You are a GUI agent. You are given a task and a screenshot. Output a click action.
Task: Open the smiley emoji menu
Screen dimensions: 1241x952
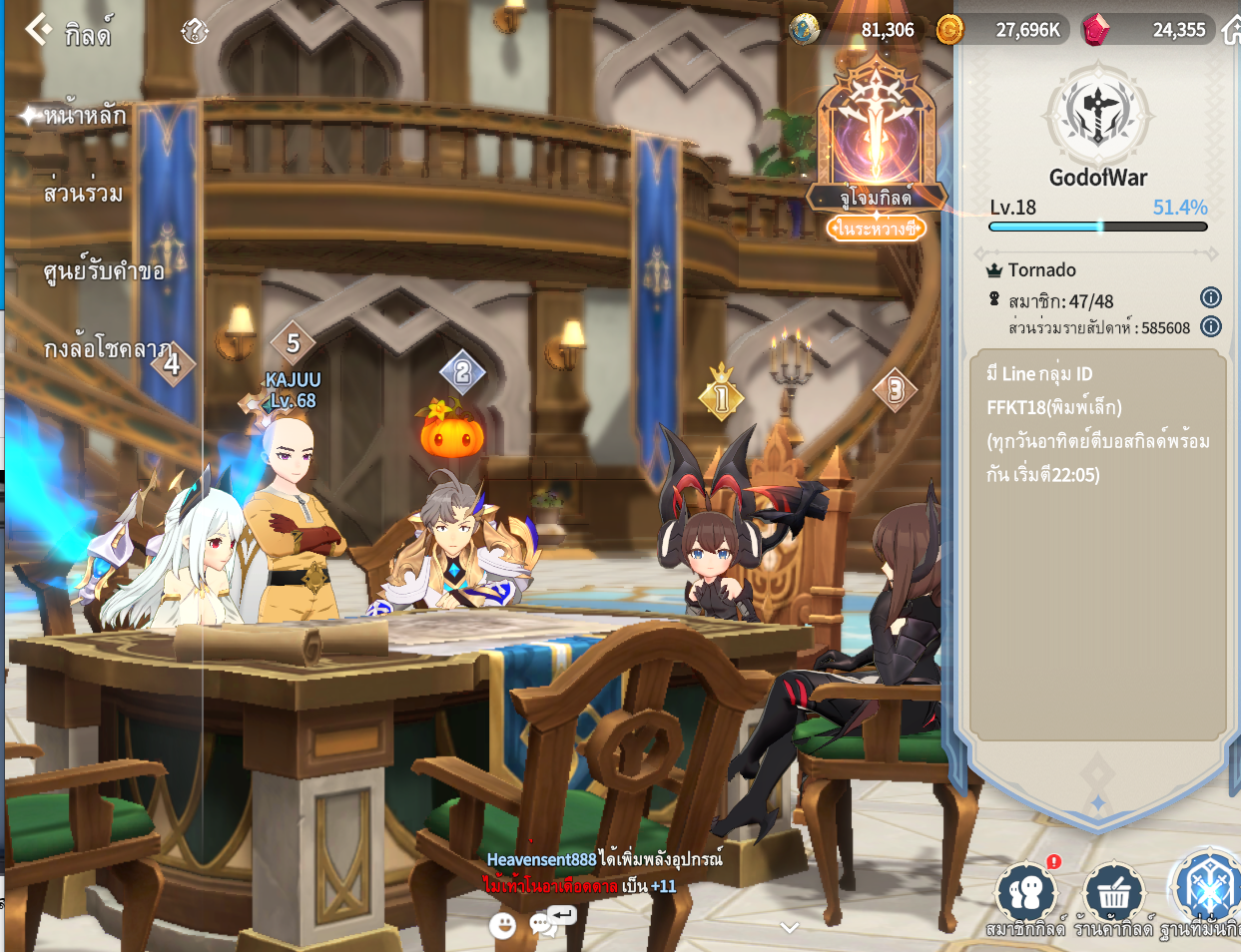[503, 925]
